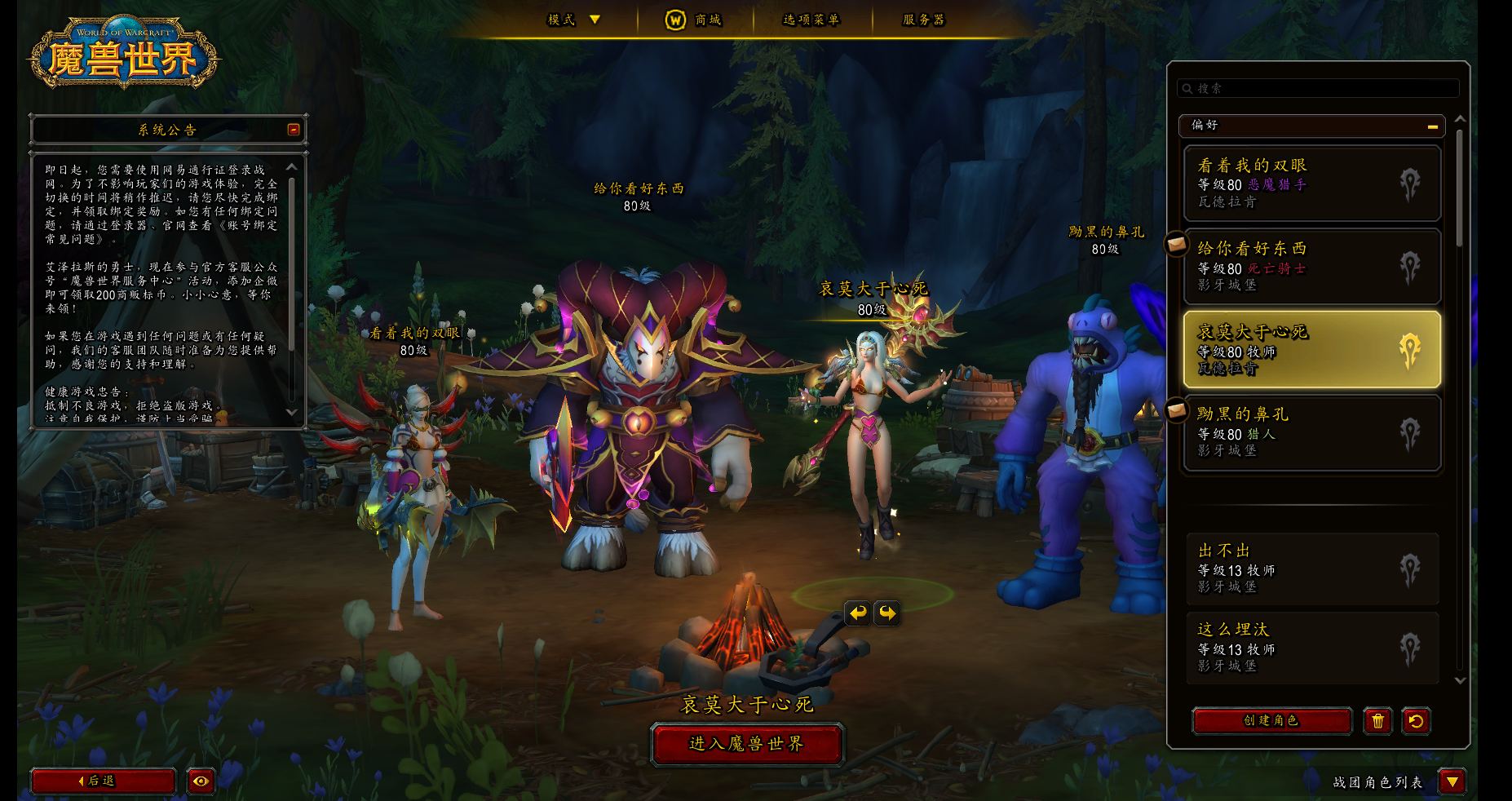
Task: Click the 后退 back button
Action: (x=103, y=781)
